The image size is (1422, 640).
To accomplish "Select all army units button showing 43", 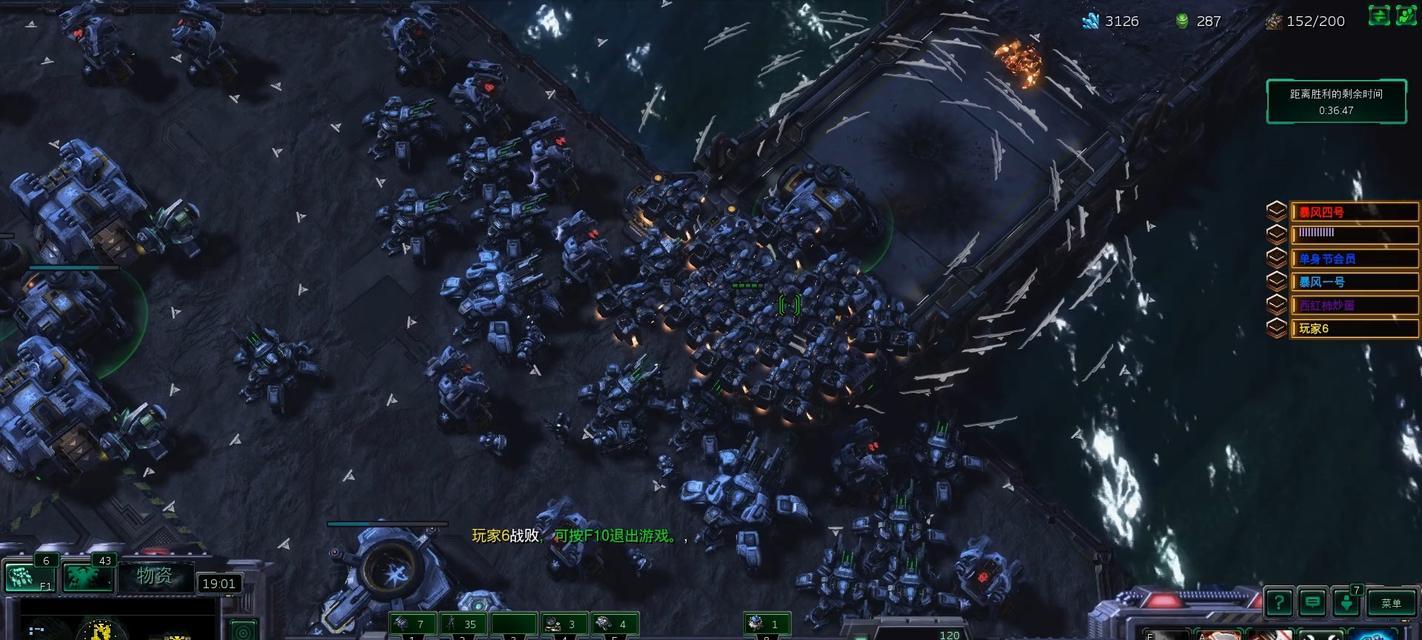I will [88, 576].
